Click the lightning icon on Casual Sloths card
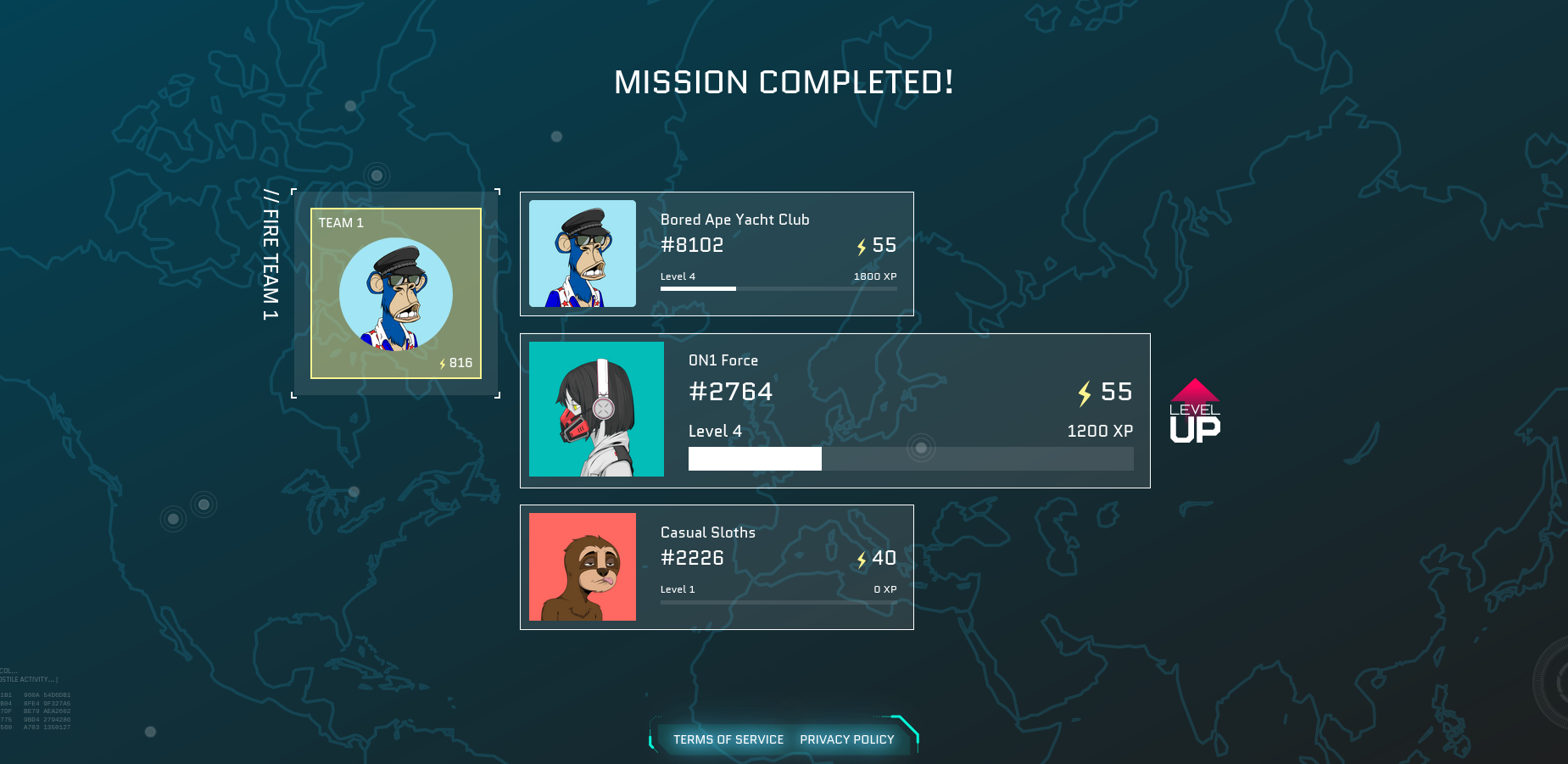 [x=861, y=559]
